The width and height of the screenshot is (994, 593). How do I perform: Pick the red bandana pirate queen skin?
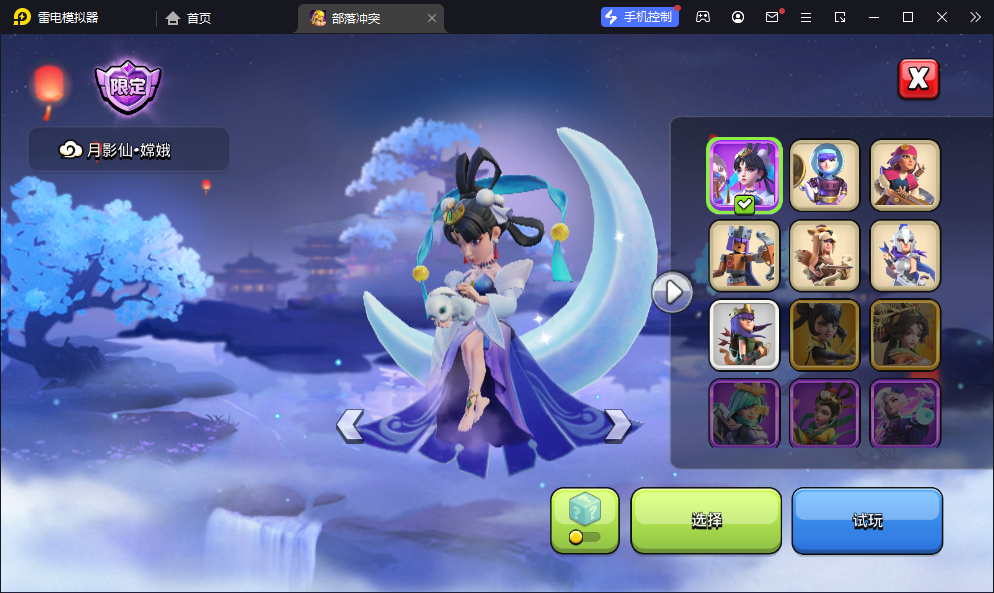coord(904,175)
